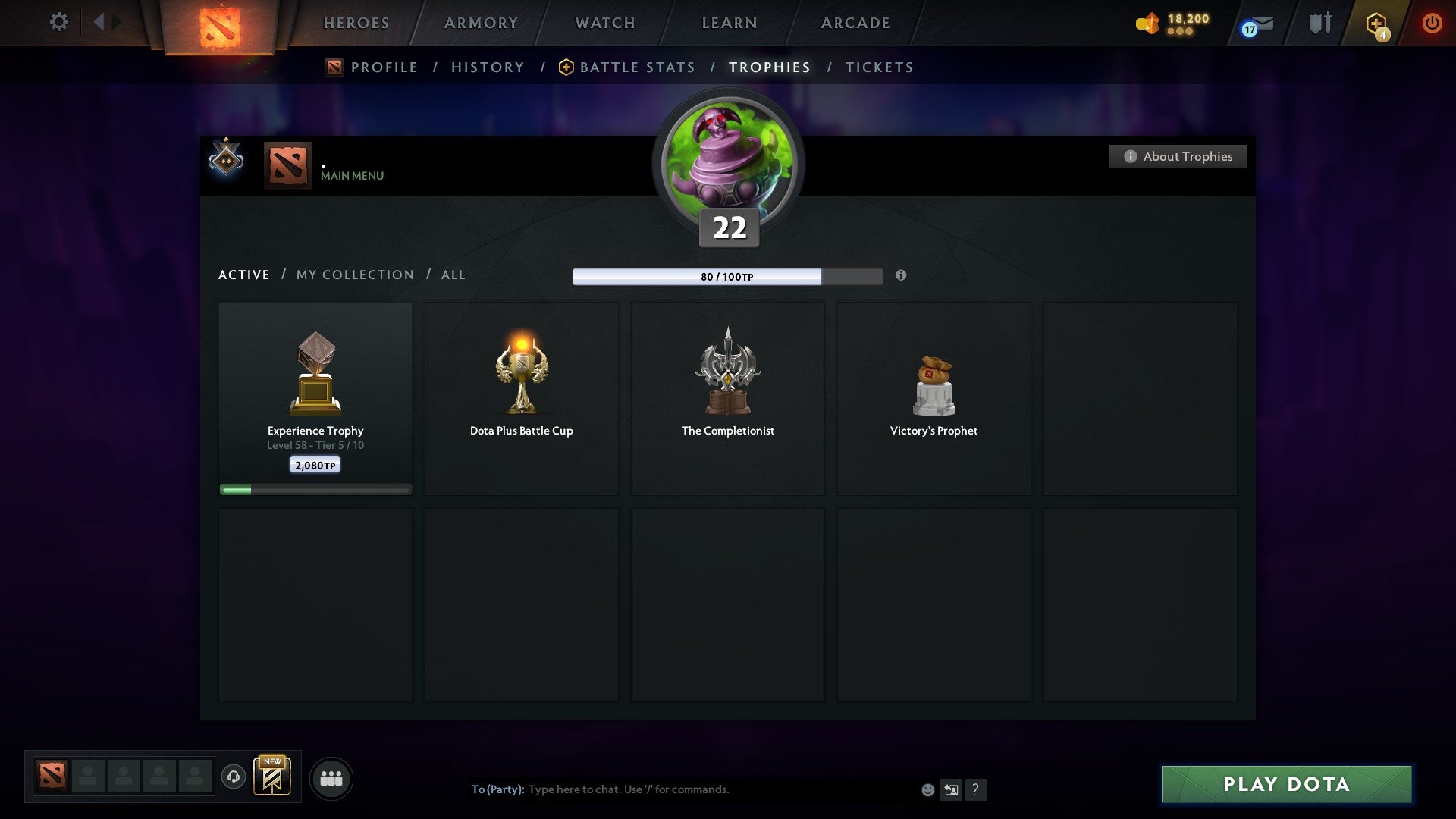Switch to the ALL trophies tab

coord(453,275)
